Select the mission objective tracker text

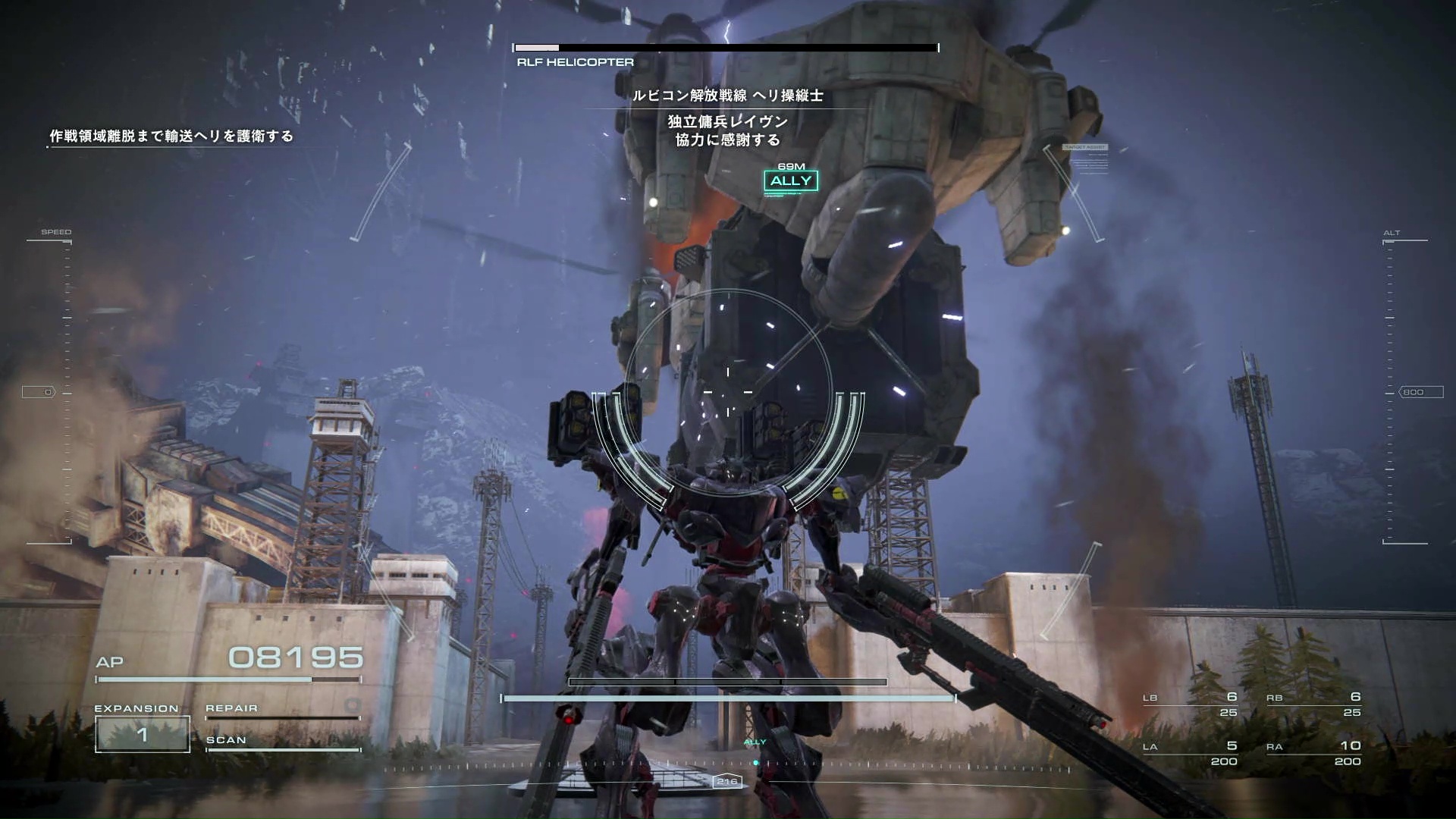tap(171, 136)
